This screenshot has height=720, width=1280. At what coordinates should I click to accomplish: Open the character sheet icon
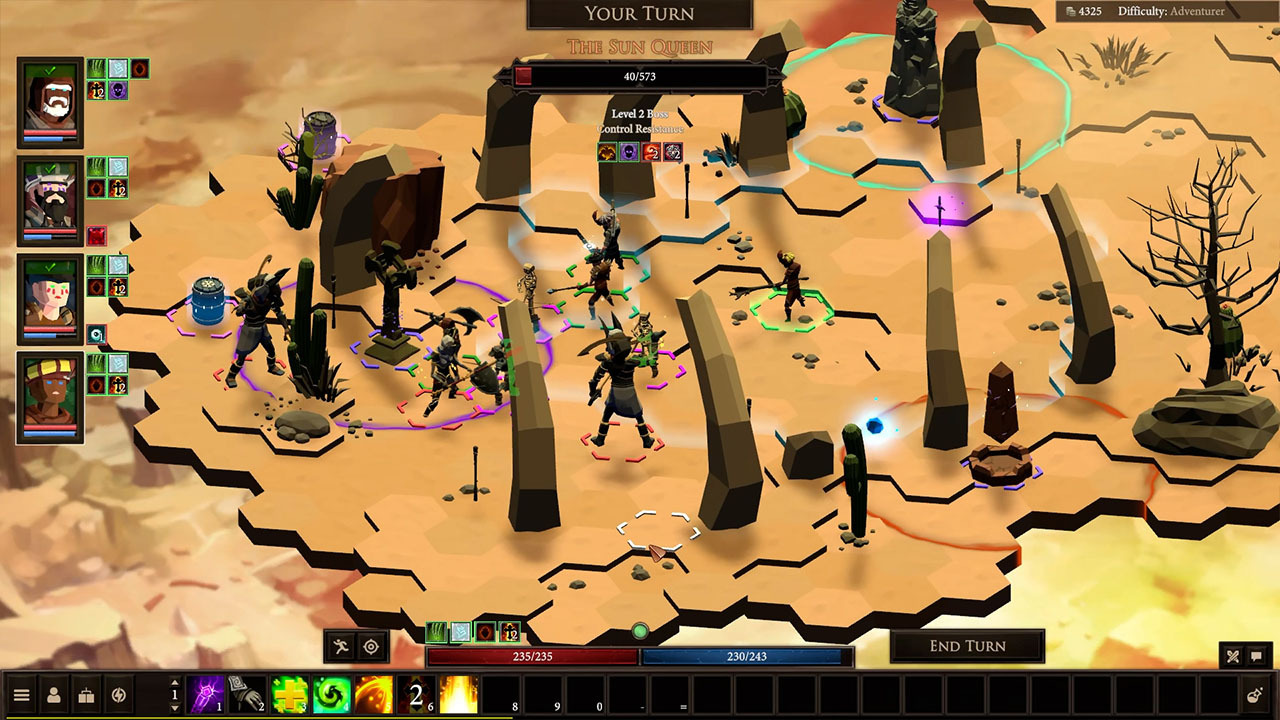tap(54, 695)
